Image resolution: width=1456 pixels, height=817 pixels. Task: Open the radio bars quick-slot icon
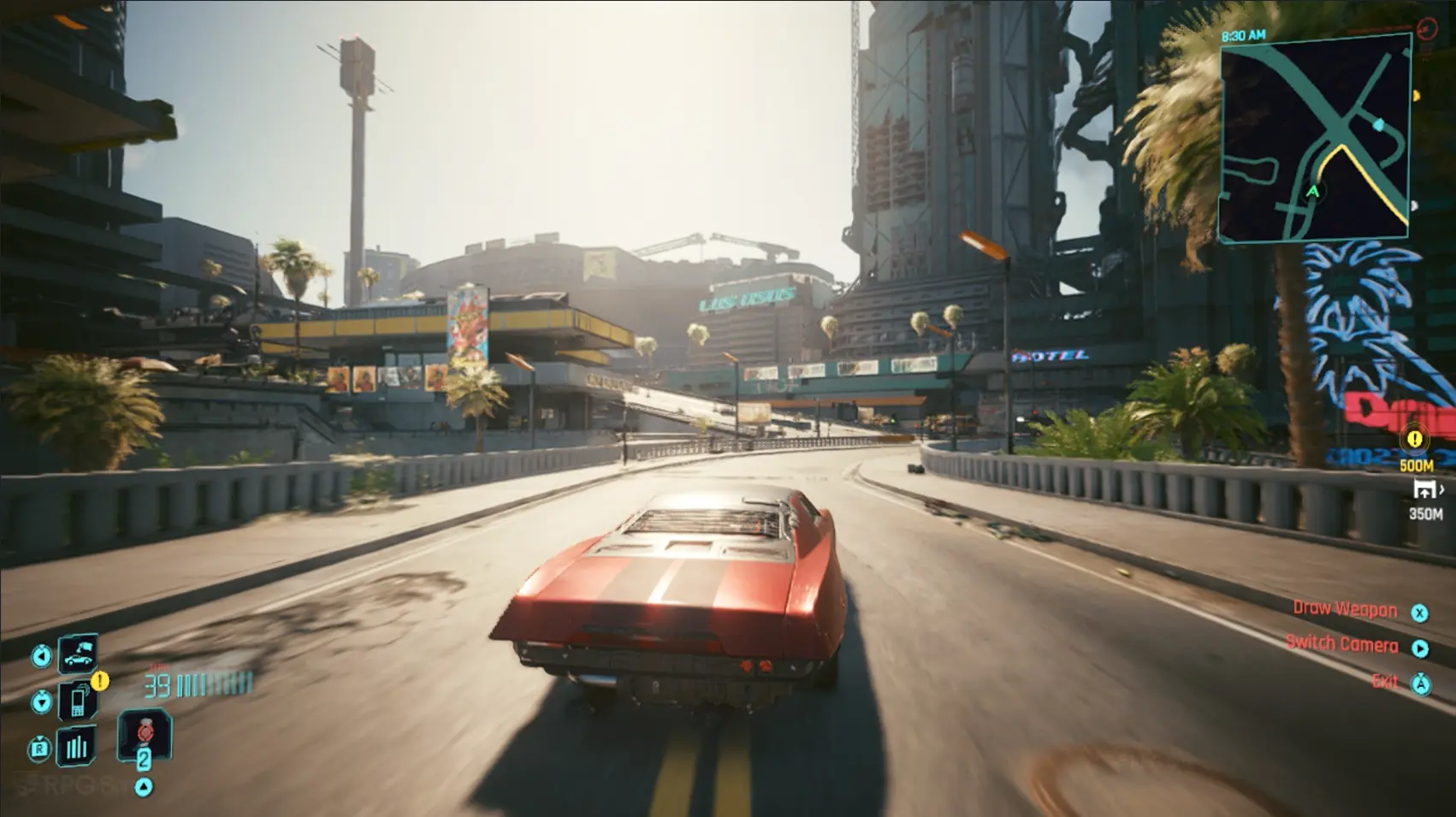[x=76, y=747]
